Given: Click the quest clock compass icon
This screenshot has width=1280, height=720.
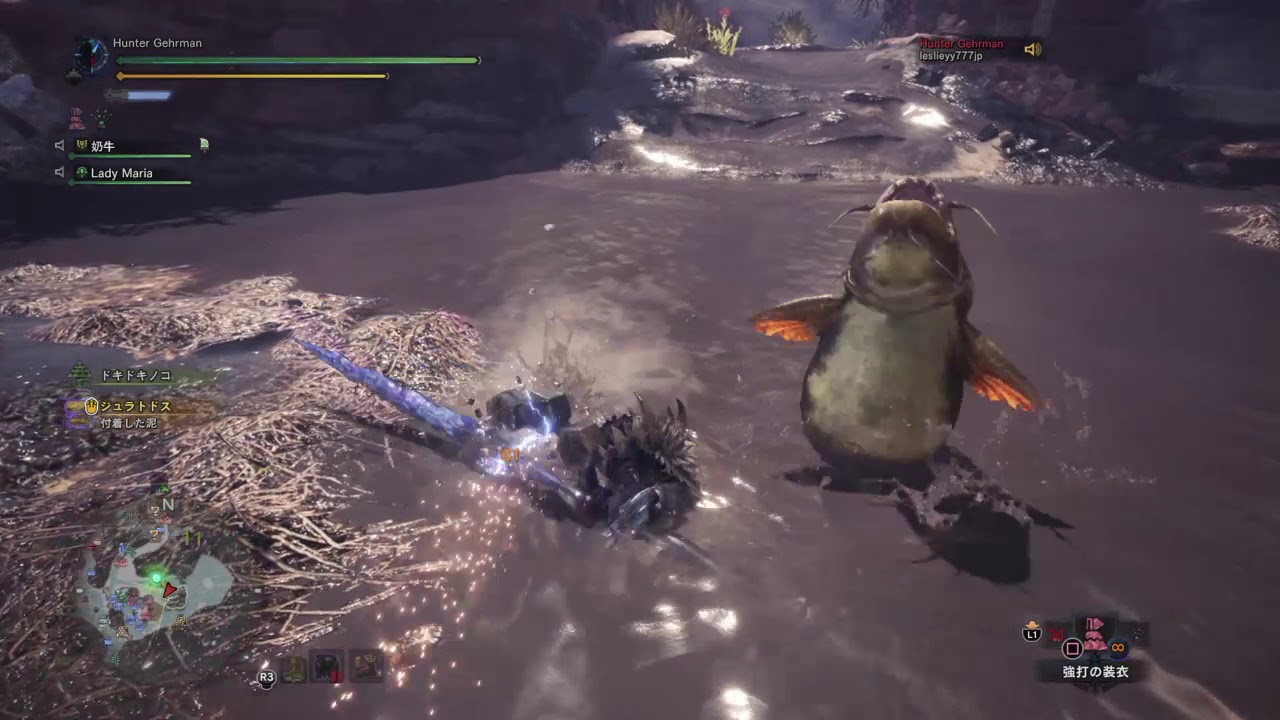Looking at the screenshot, I should coord(91,54).
